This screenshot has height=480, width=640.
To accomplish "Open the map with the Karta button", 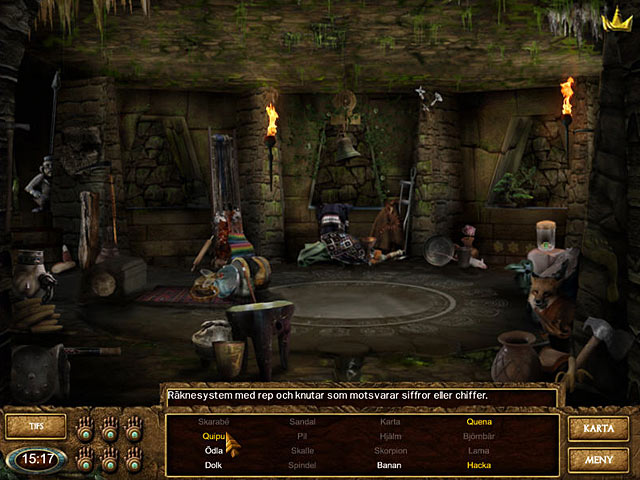I will 597,428.
